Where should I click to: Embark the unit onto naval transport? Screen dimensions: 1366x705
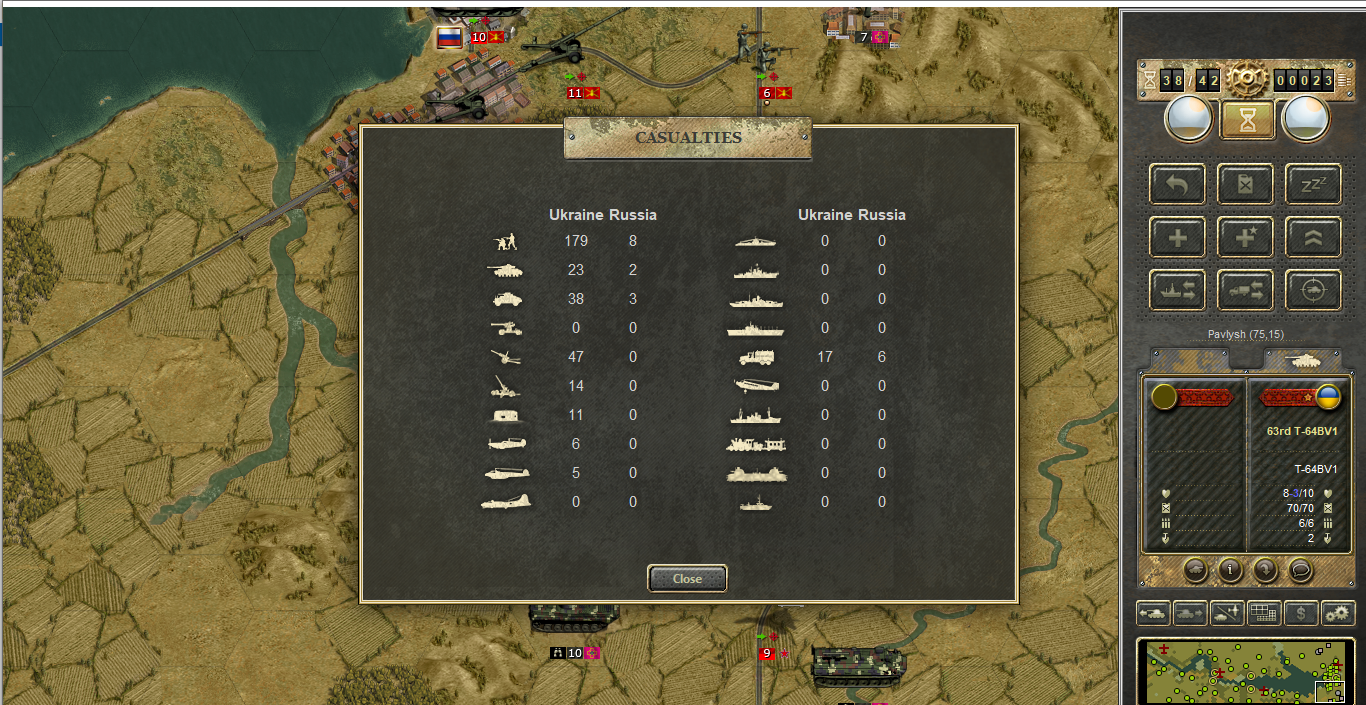coord(1177,290)
